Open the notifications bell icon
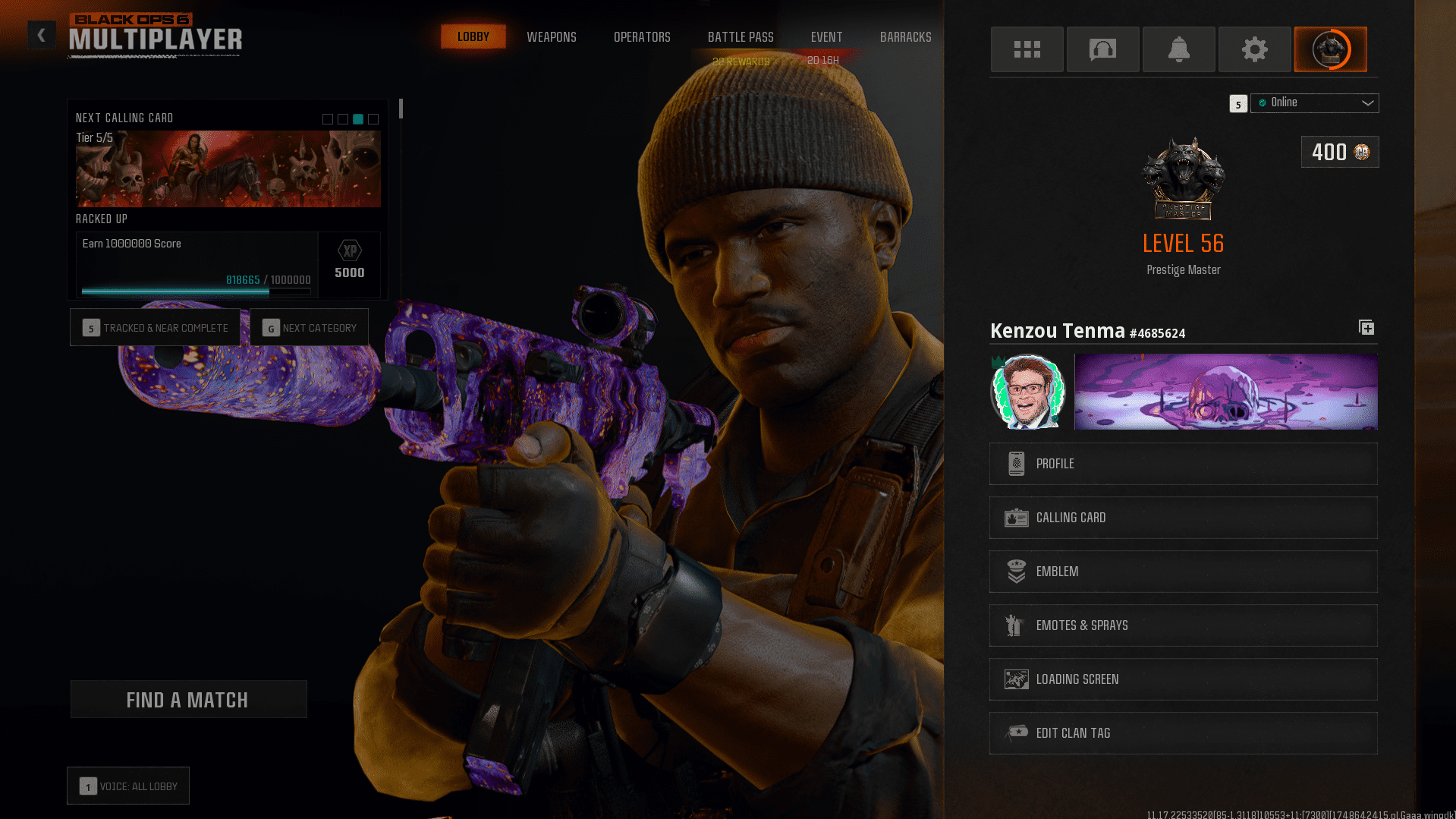This screenshot has width=1456, height=819. click(x=1178, y=49)
